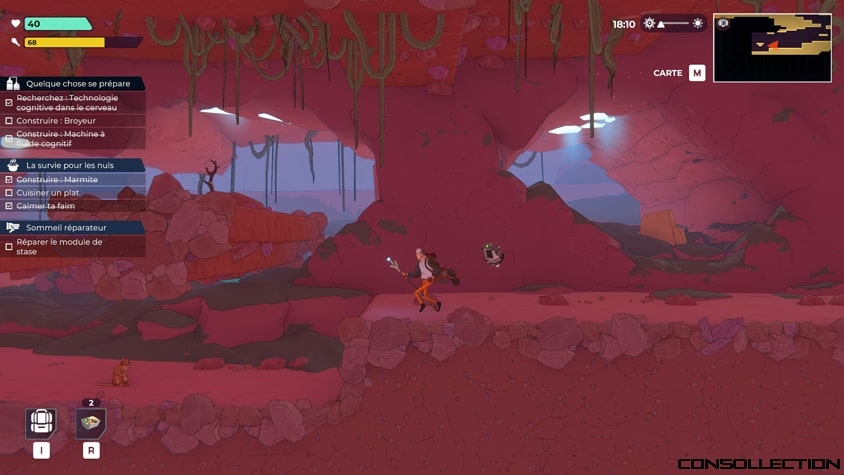Select the 'La survie pour les nuls' quest header

pos(70,165)
